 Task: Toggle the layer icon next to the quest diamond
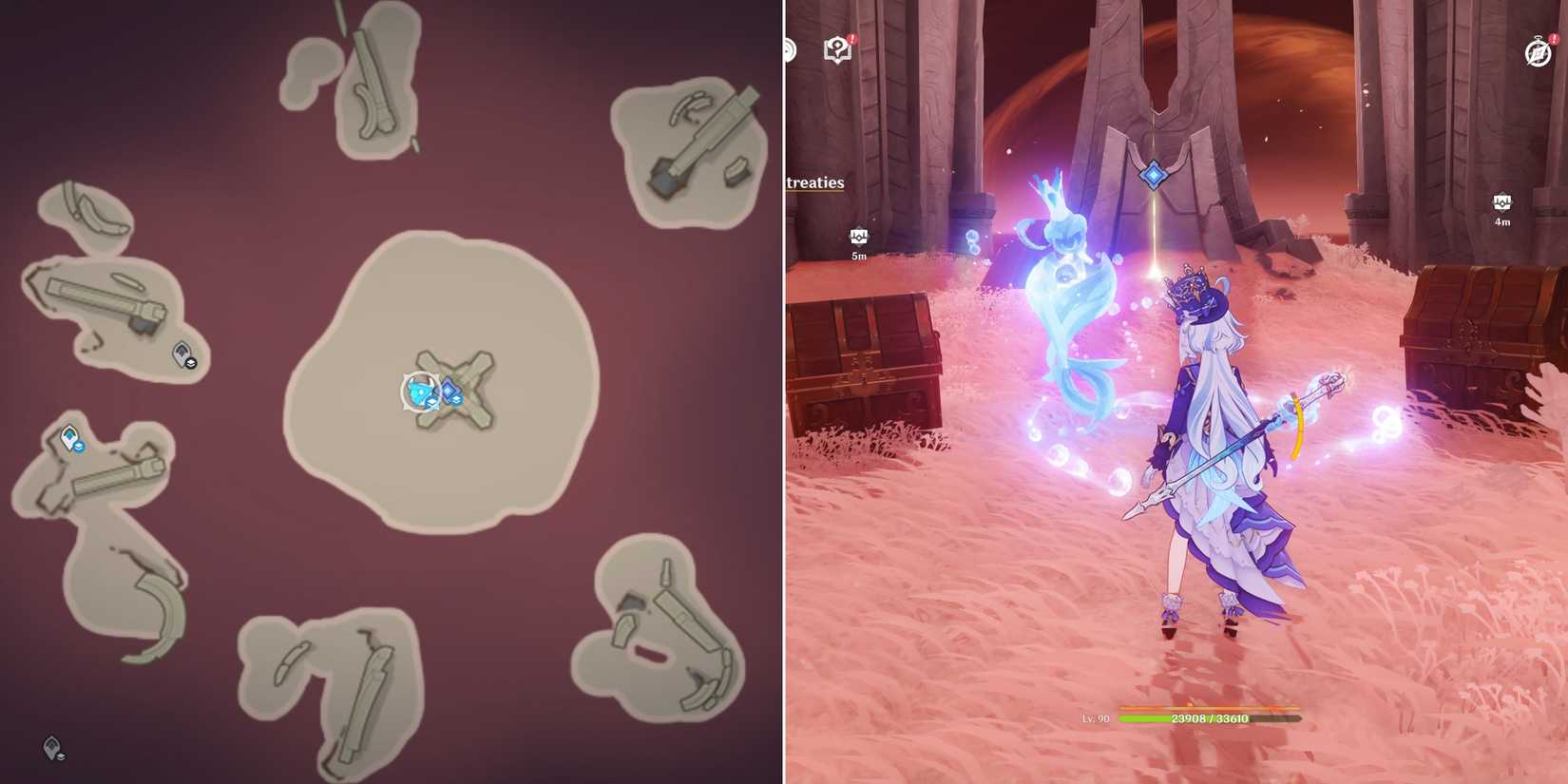pyautogui.click(x=456, y=400)
